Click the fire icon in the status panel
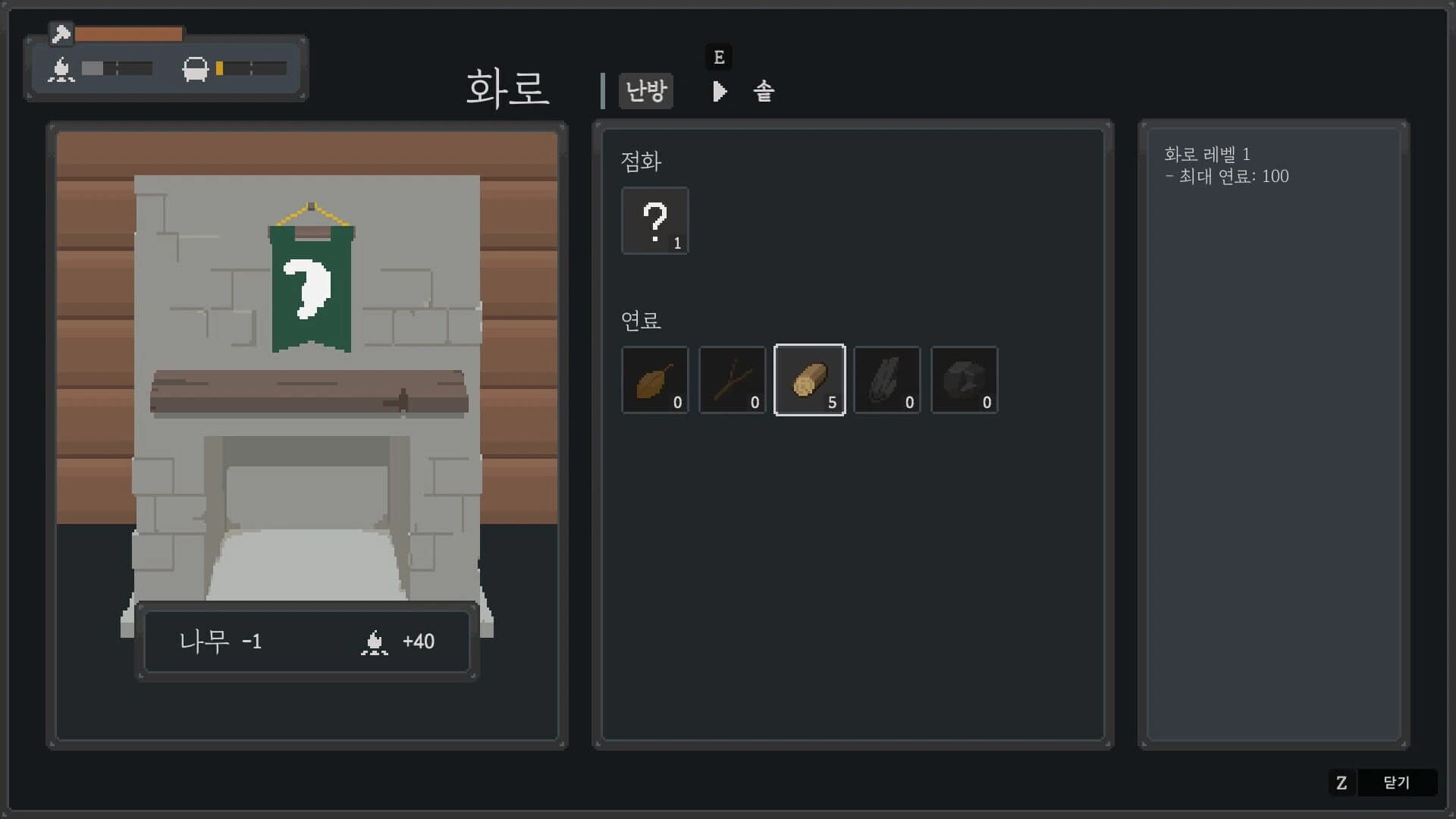This screenshot has height=819, width=1456. tap(61, 70)
